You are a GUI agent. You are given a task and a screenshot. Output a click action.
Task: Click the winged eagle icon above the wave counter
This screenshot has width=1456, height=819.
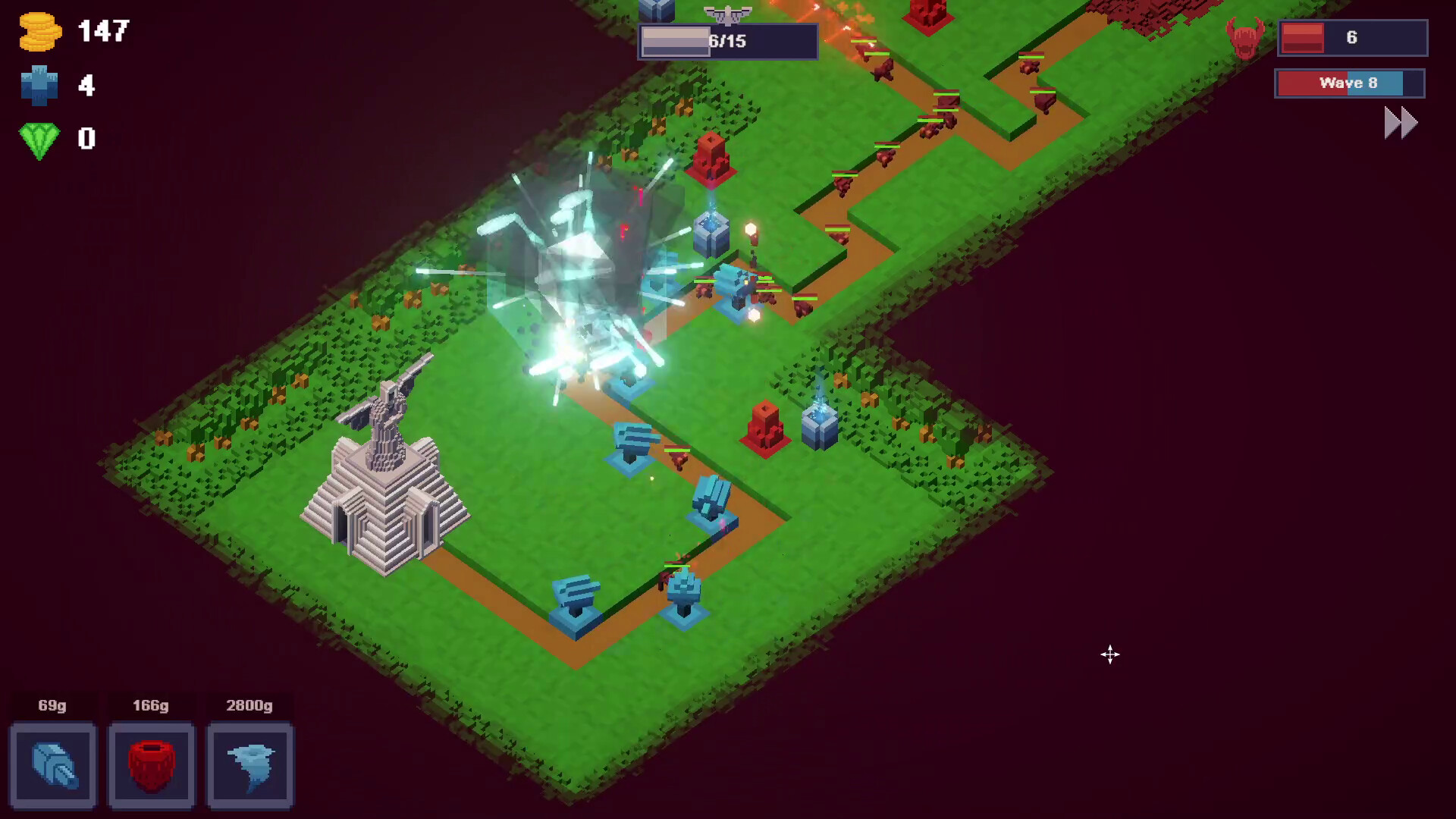point(727,11)
